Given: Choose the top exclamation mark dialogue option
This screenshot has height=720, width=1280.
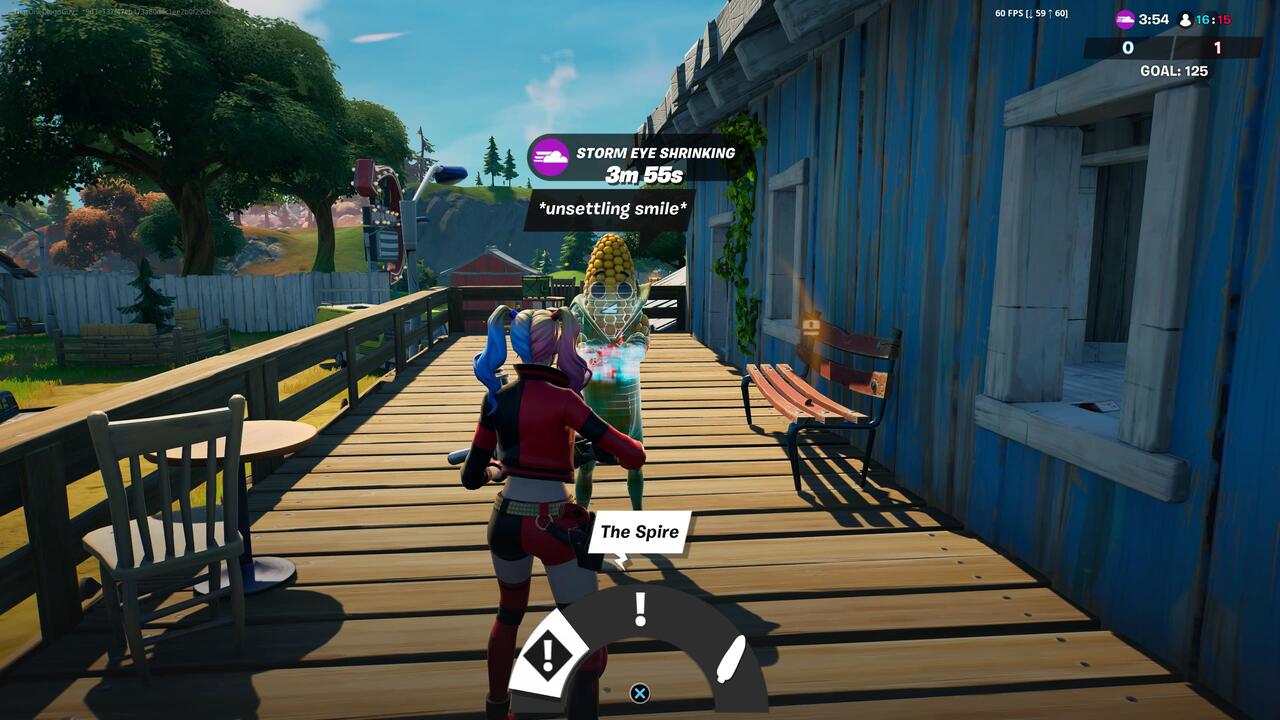Looking at the screenshot, I should [639, 607].
